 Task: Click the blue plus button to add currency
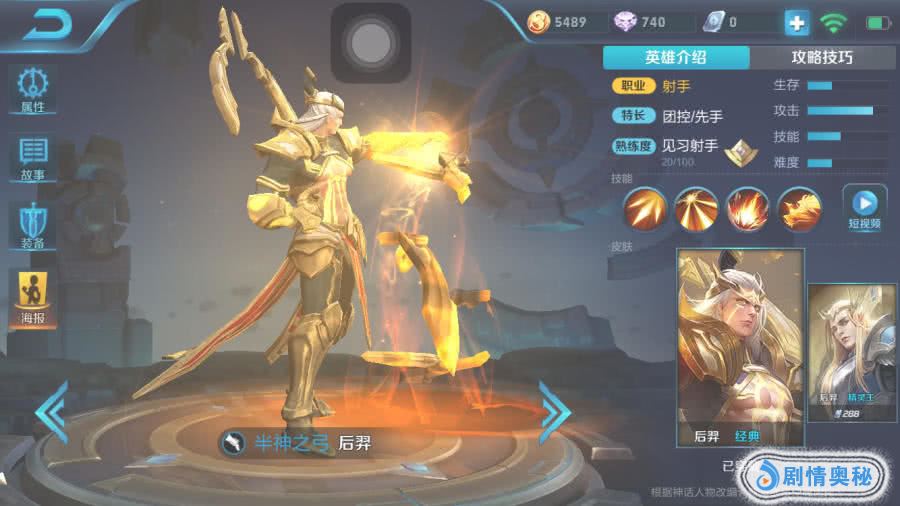pyautogui.click(x=796, y=22)
